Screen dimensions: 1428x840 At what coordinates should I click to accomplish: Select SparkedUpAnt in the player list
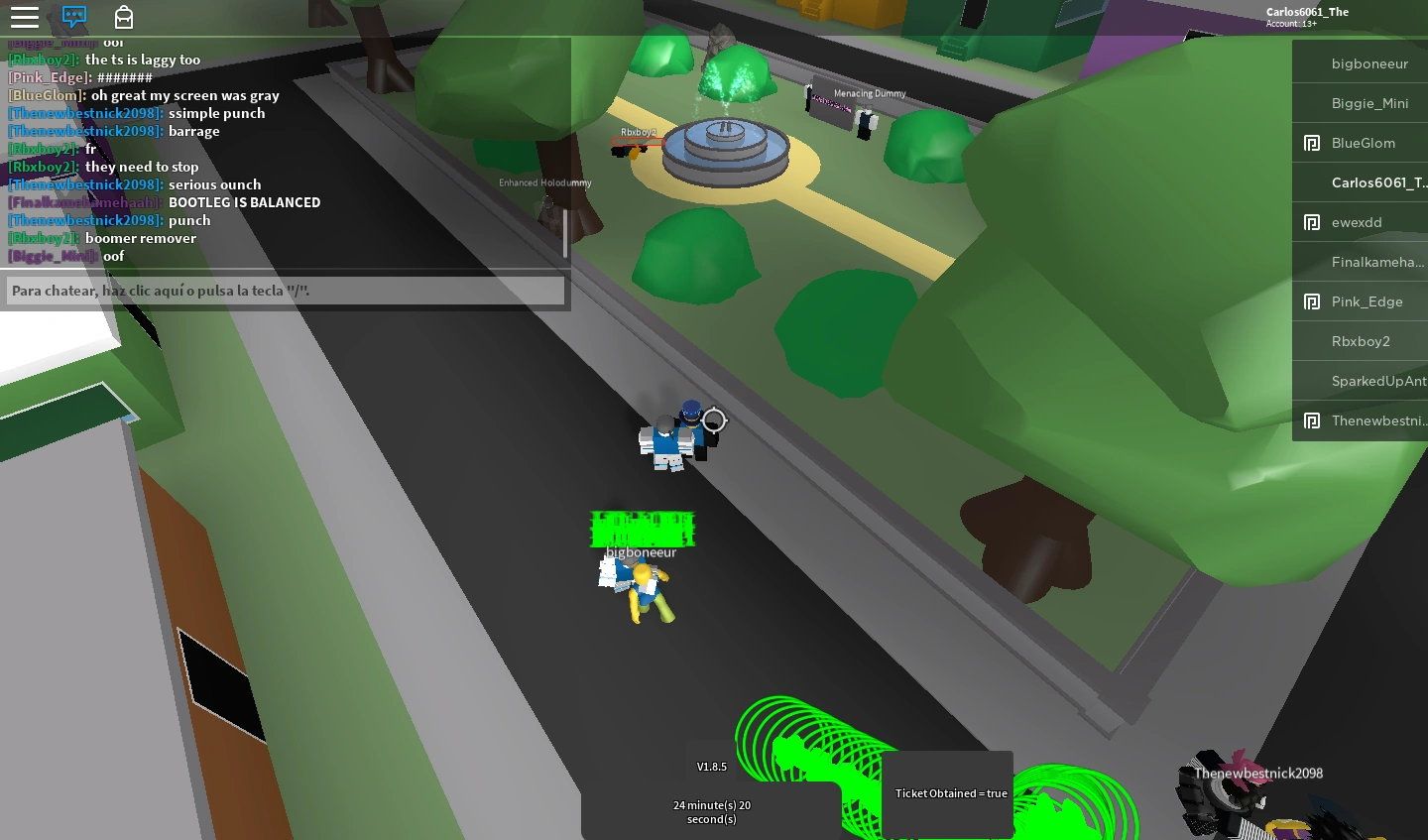click(1378, 381)
